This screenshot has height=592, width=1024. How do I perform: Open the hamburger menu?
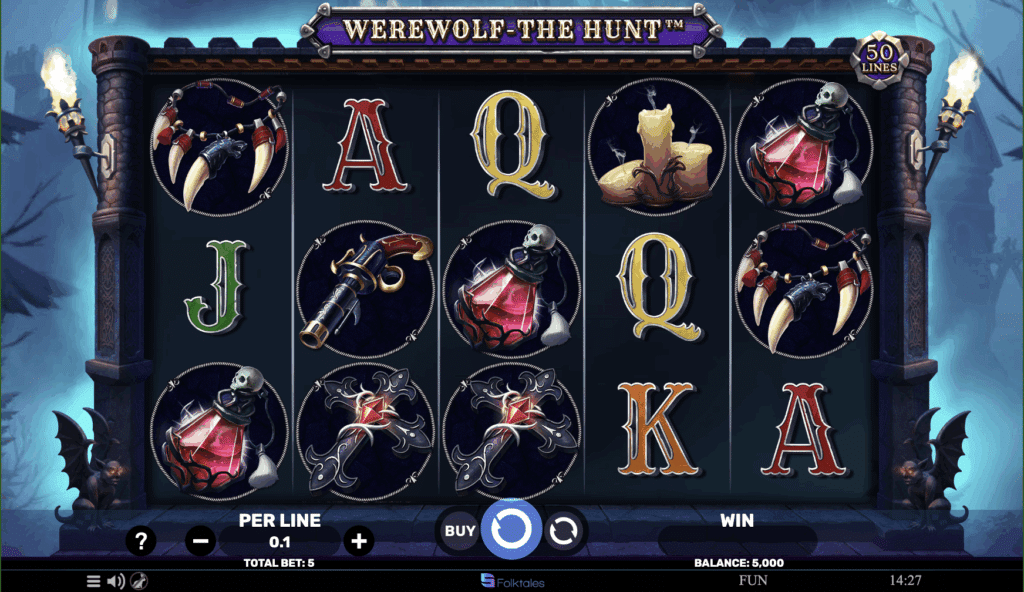tap(93, 581)
